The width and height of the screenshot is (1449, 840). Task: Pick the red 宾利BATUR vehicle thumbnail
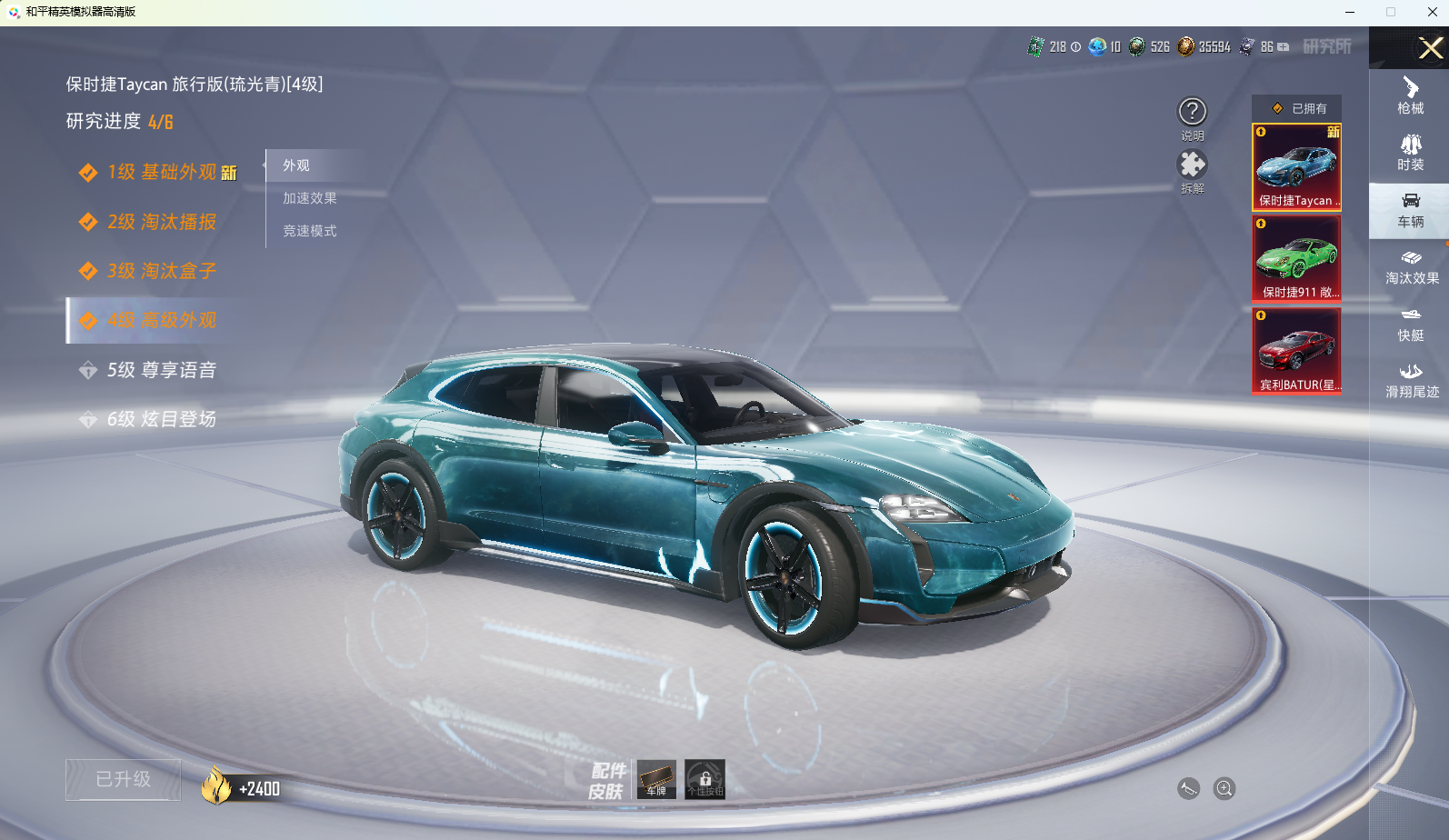click(1296, 351)
